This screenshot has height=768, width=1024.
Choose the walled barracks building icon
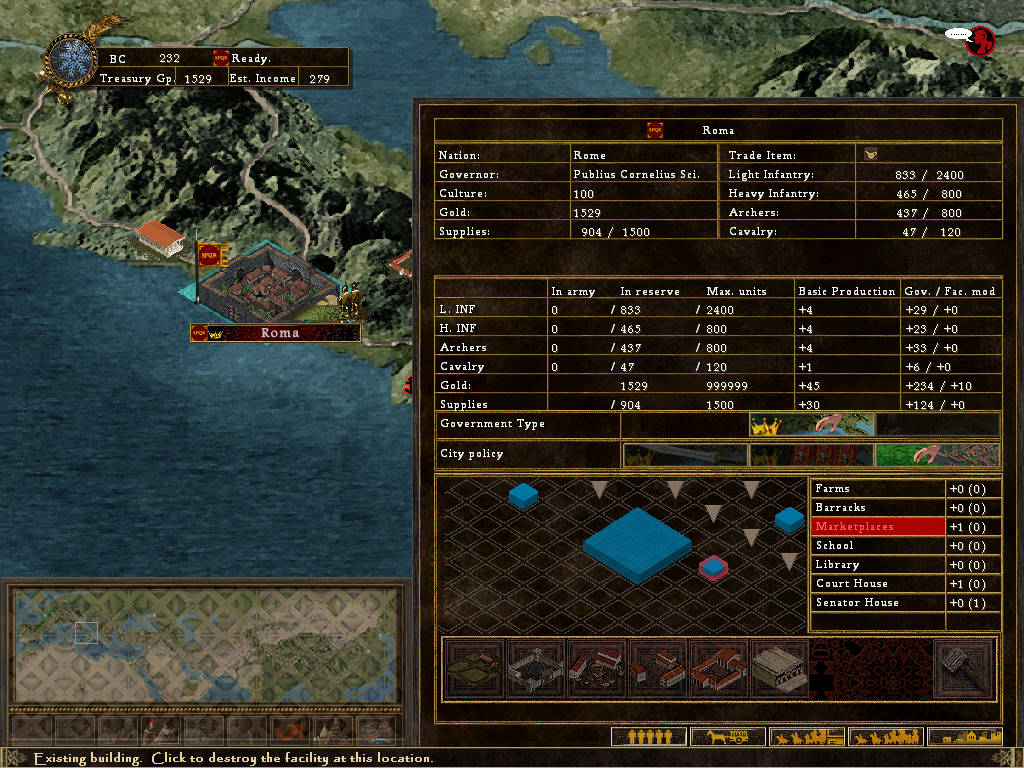(x=535, y=668)
